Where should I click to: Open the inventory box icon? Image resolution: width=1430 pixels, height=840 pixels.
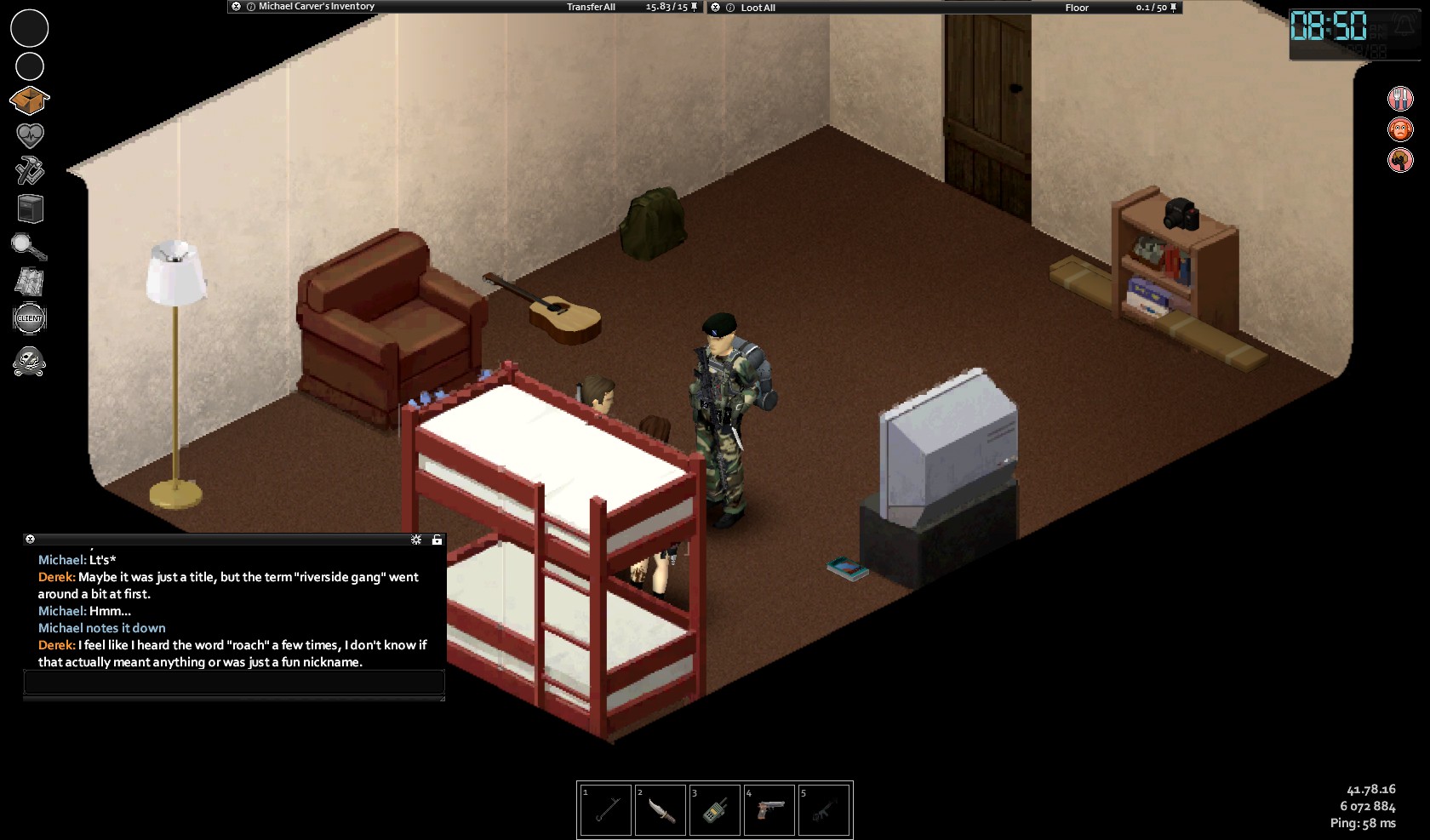(x=30, y=100)
